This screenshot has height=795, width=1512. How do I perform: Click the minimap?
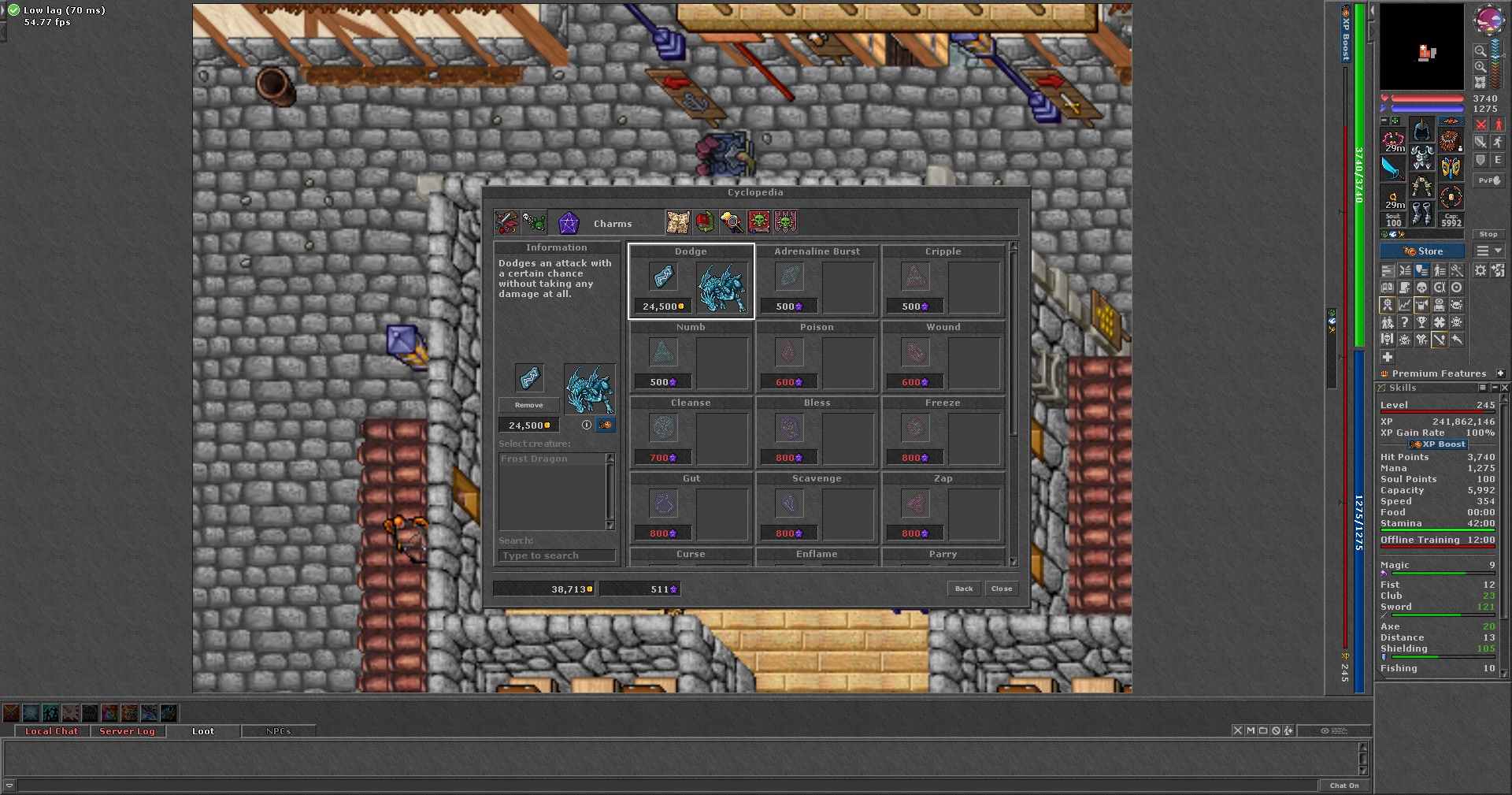[1421, 47]
